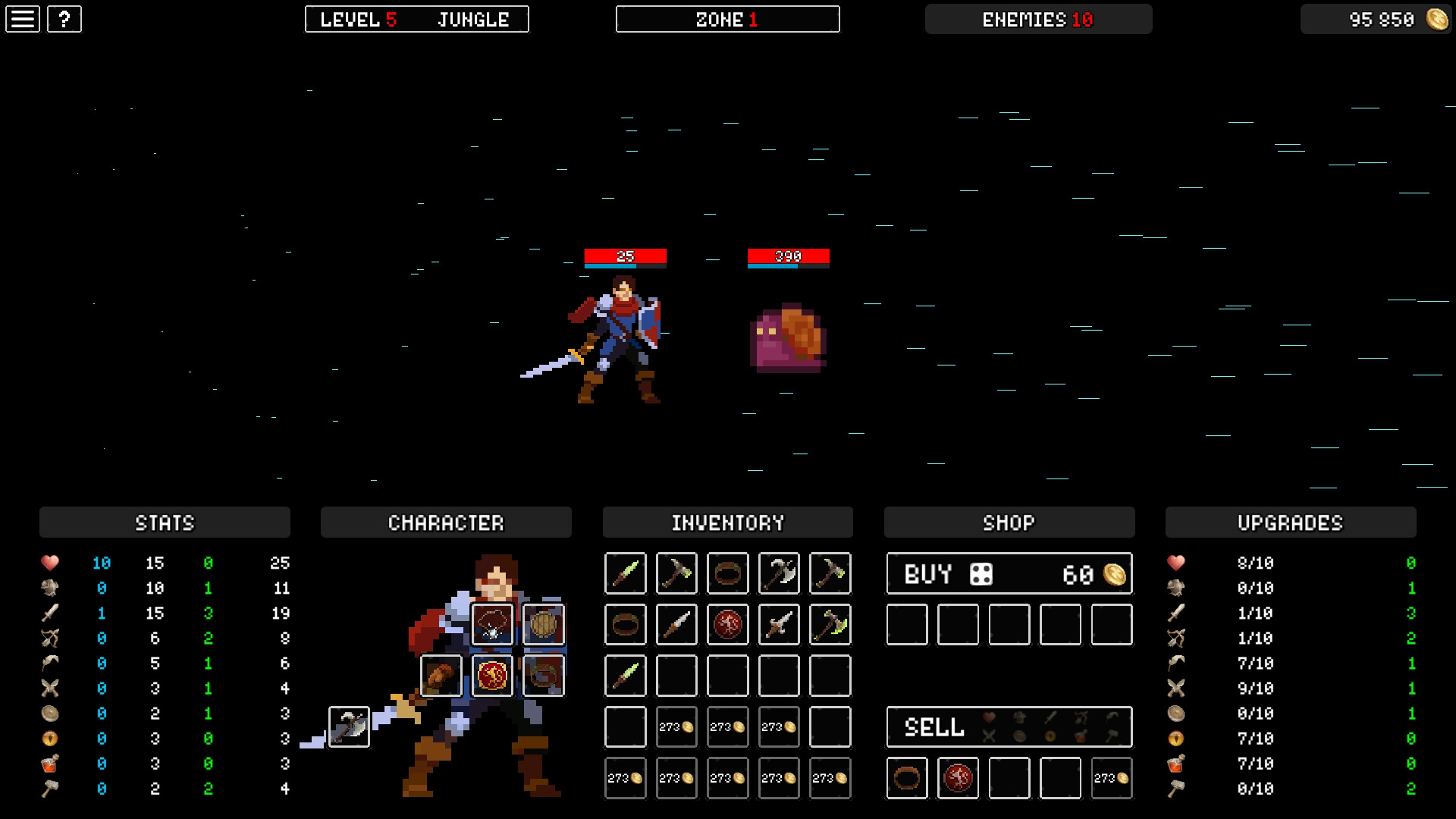Click the dice reroll icon next to BUY
1456x819 pixels.
[982, 574]
